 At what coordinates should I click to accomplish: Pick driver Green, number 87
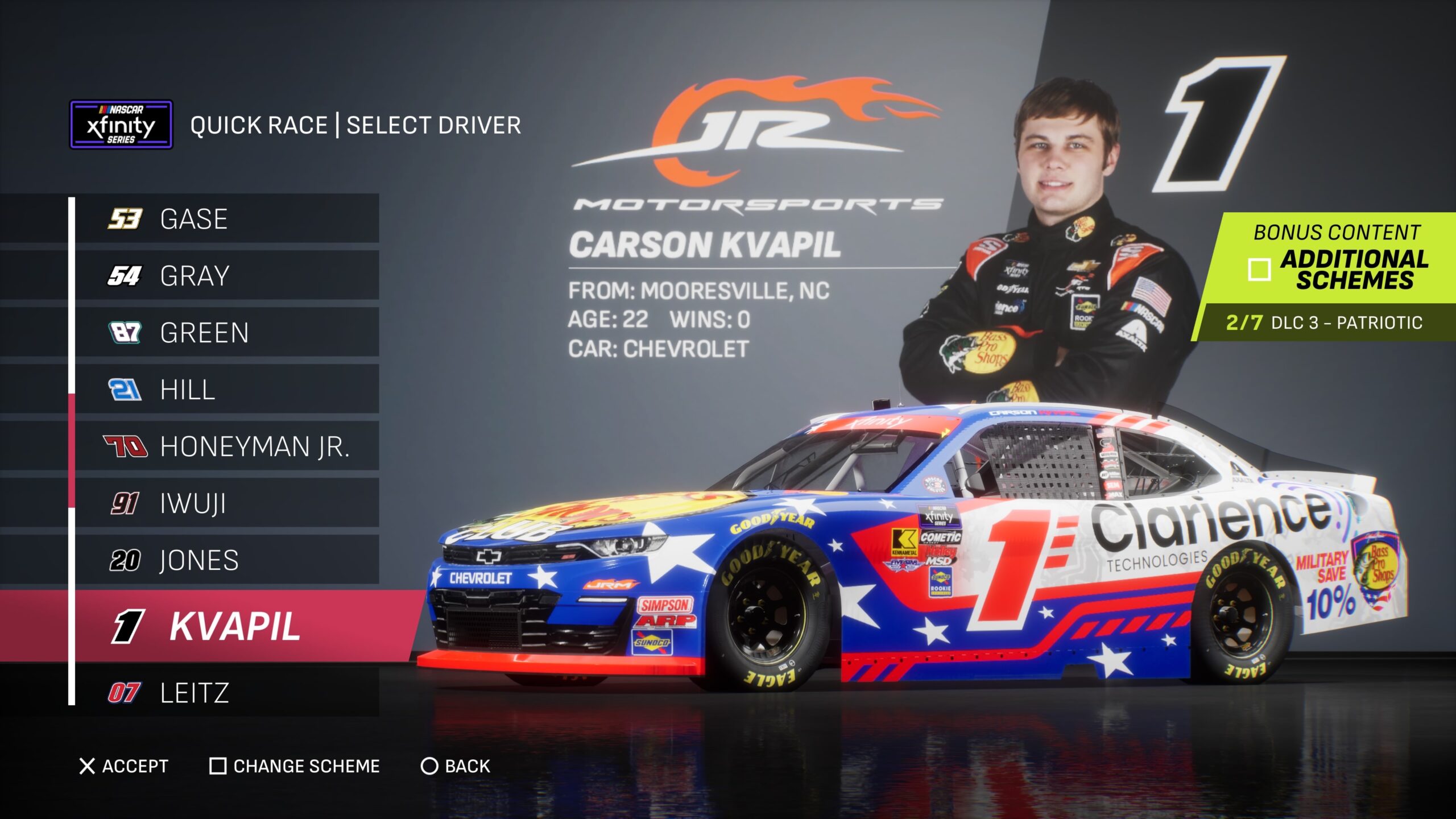(226, 333)
